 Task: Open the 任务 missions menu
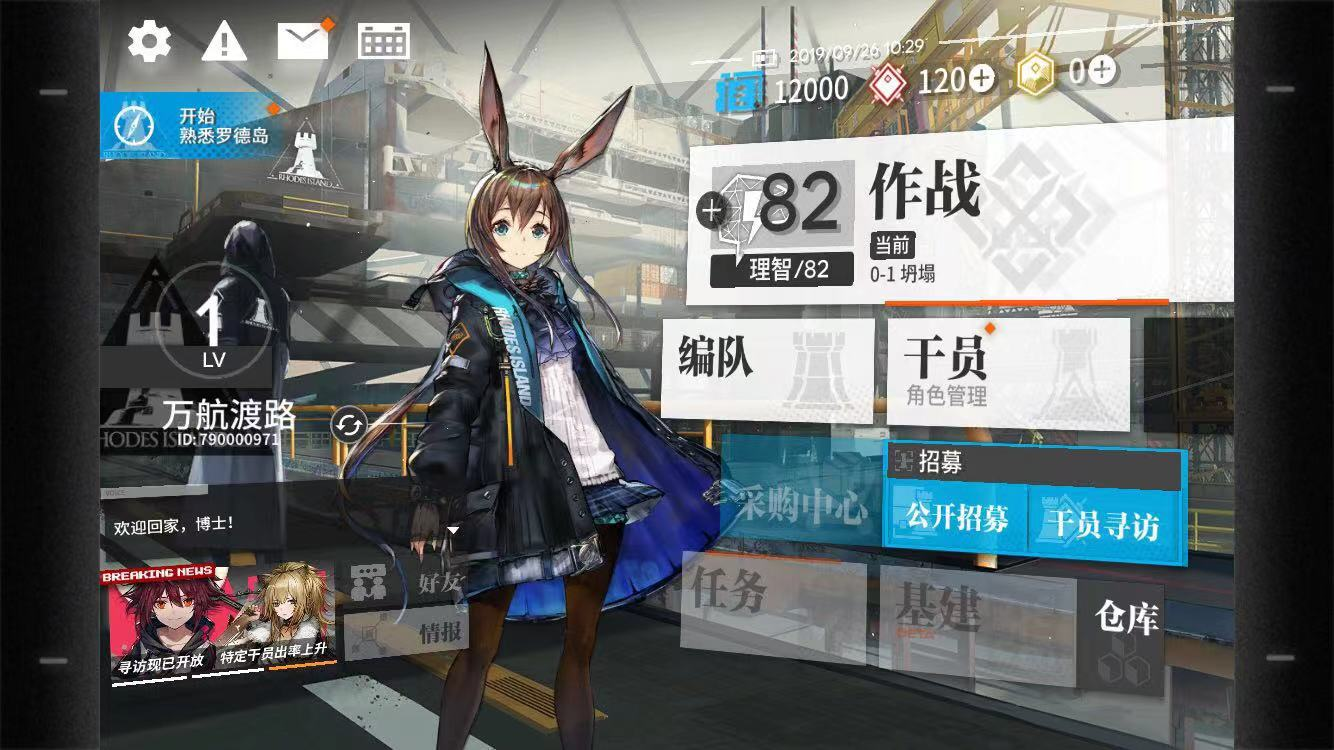coord(772,600)
